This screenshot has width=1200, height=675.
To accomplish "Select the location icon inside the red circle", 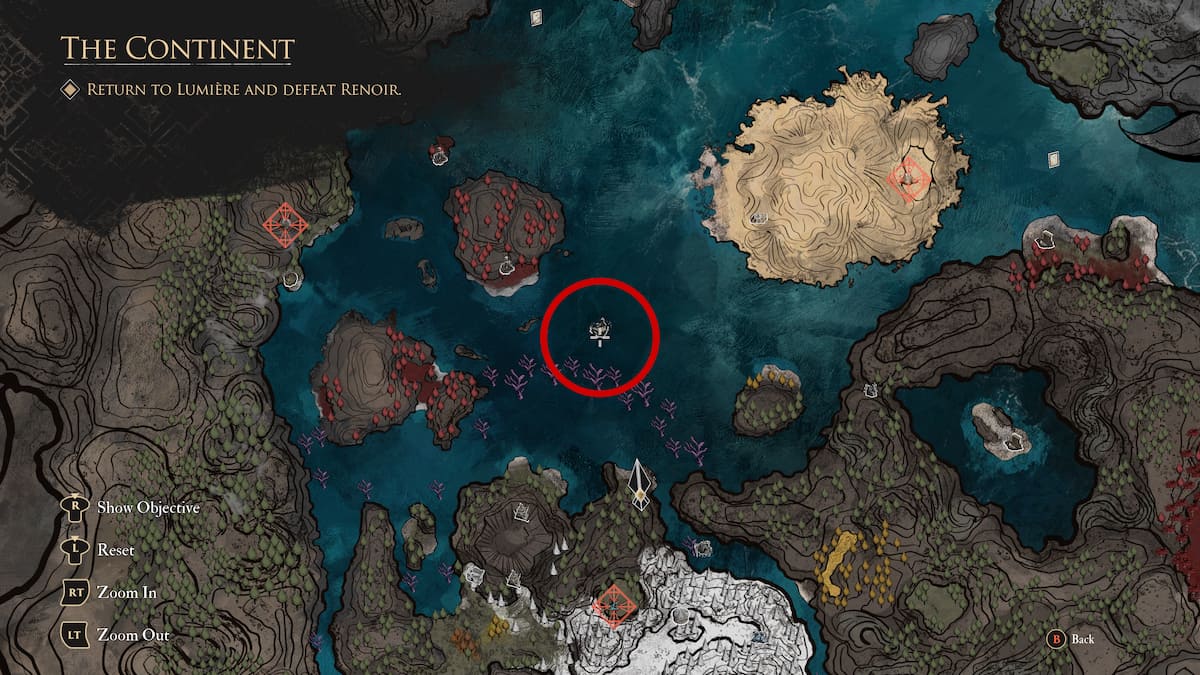I will (x=600, y=327).
